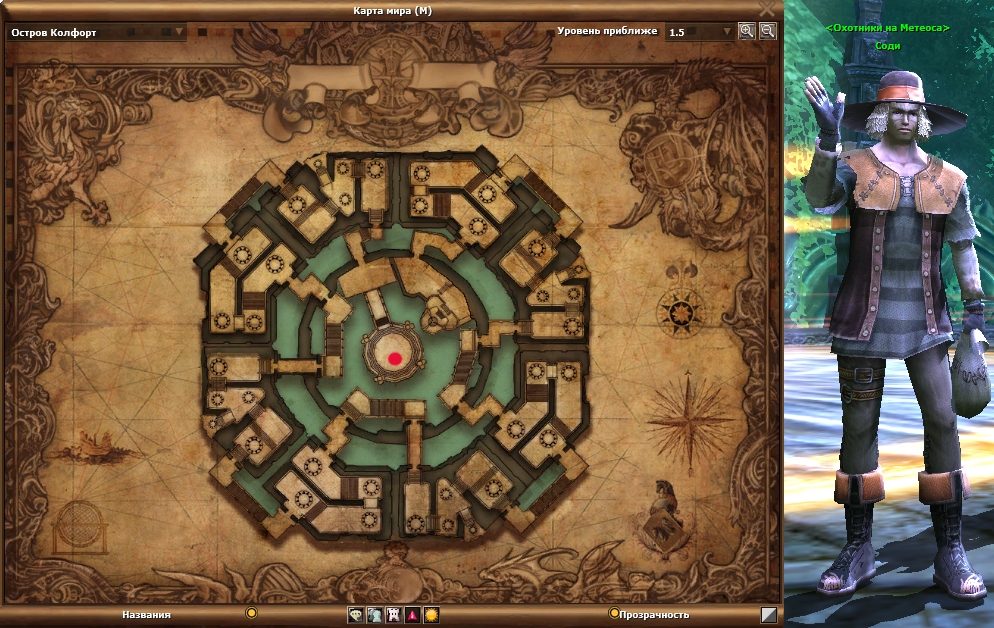Zoom in the map with magnifier plus
Screen dimensions: 994x628
[x=746, y=31]
